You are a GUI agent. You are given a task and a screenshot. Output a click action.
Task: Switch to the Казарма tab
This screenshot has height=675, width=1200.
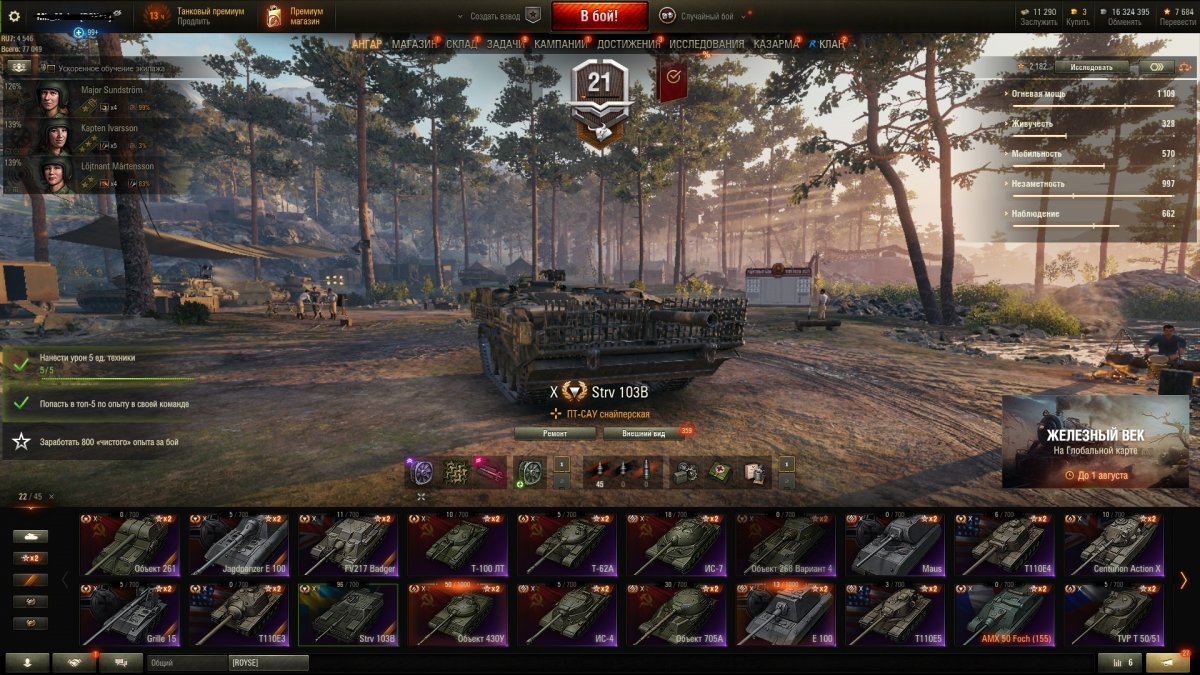775,45
